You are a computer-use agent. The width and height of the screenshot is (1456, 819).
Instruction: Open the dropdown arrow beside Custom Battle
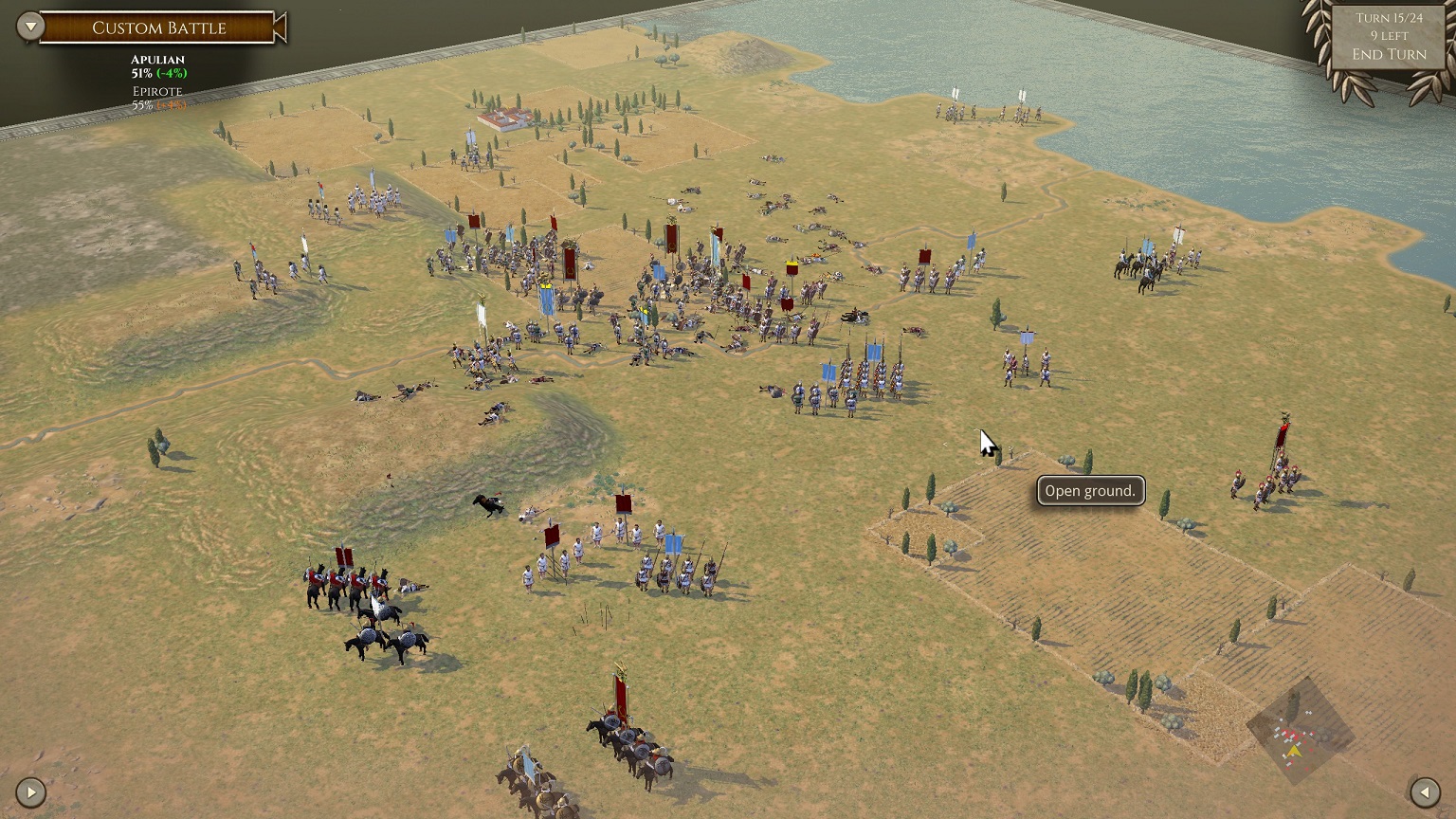coord(30,27)
